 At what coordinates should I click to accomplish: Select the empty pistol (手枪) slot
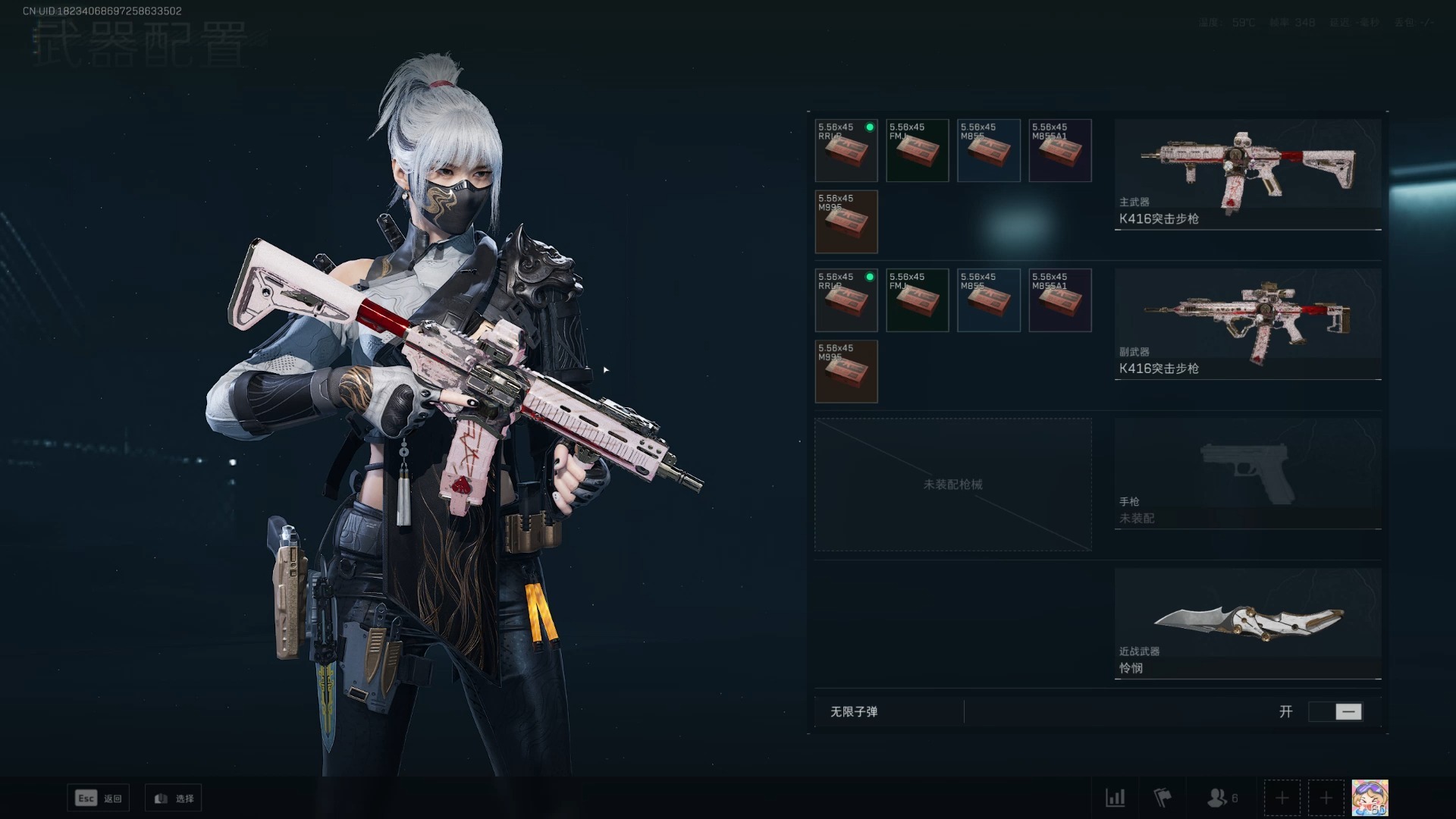coord(1247,473)
